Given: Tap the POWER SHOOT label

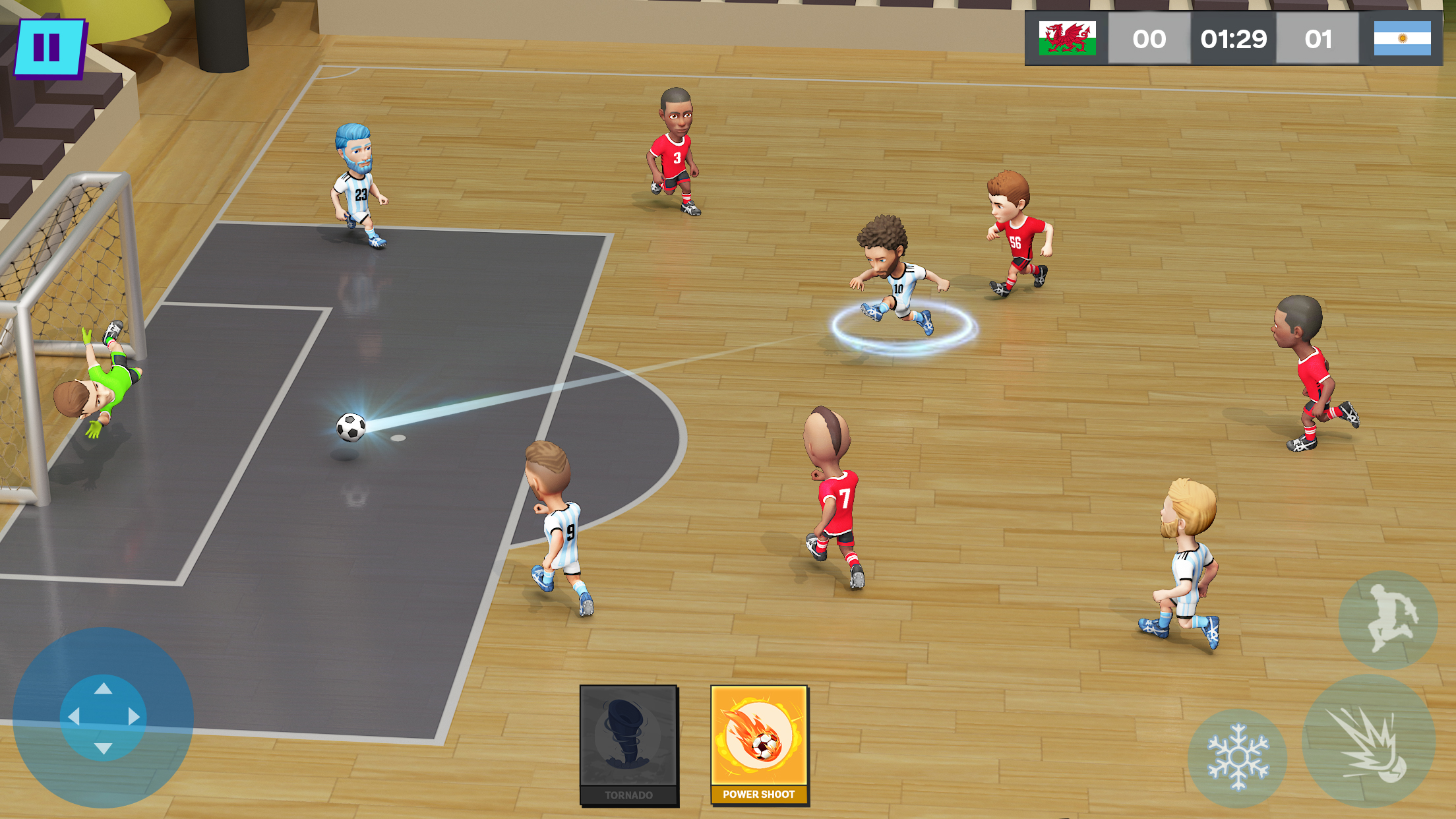Looking at the screenshot, I should click(x=758, y=795).
